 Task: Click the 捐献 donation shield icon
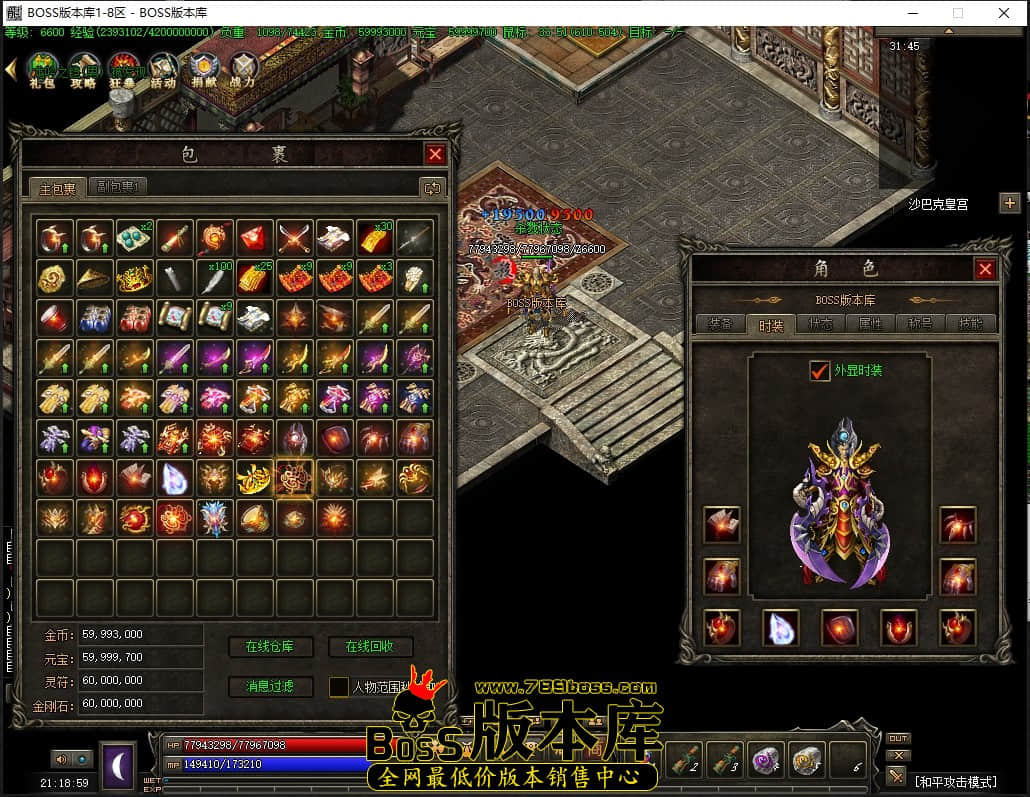coord(203,72)
